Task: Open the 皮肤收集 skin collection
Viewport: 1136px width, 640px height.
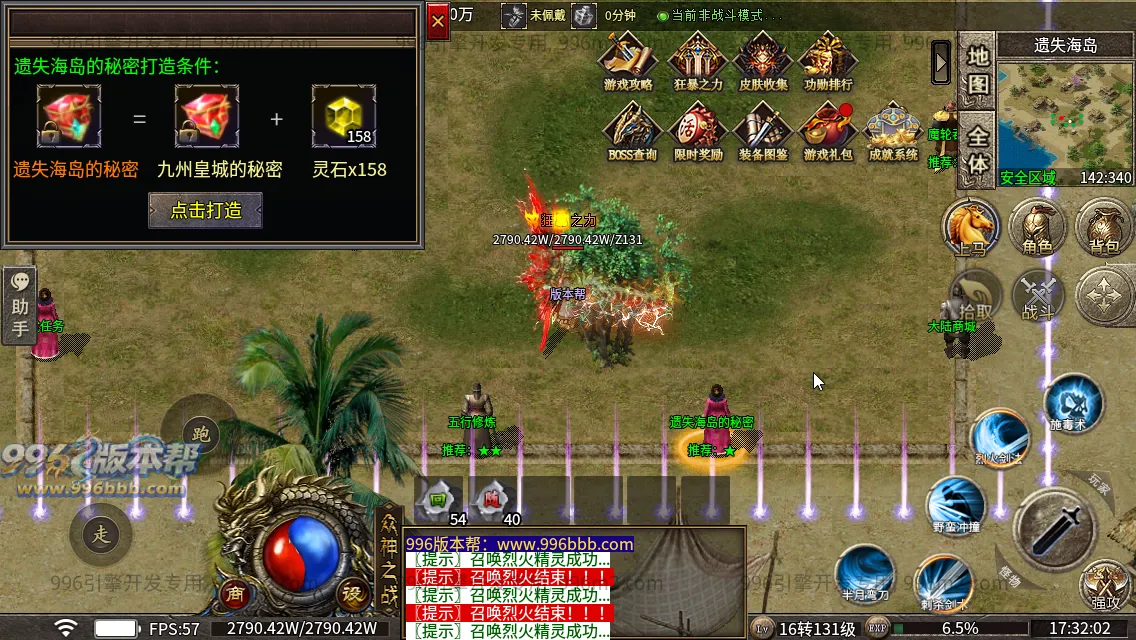Action: tap(764, 60)
